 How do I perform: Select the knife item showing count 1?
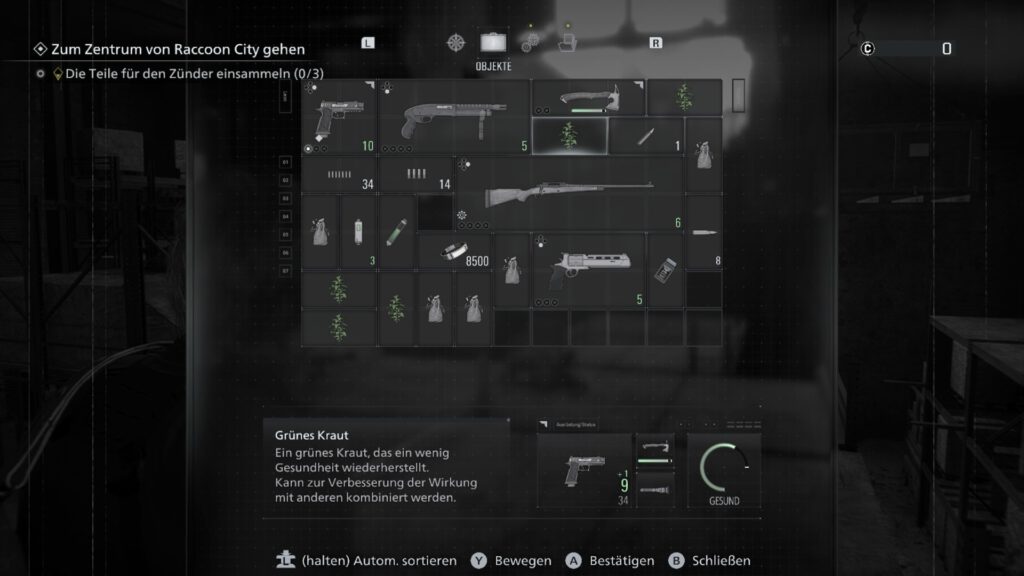(646, 136)
